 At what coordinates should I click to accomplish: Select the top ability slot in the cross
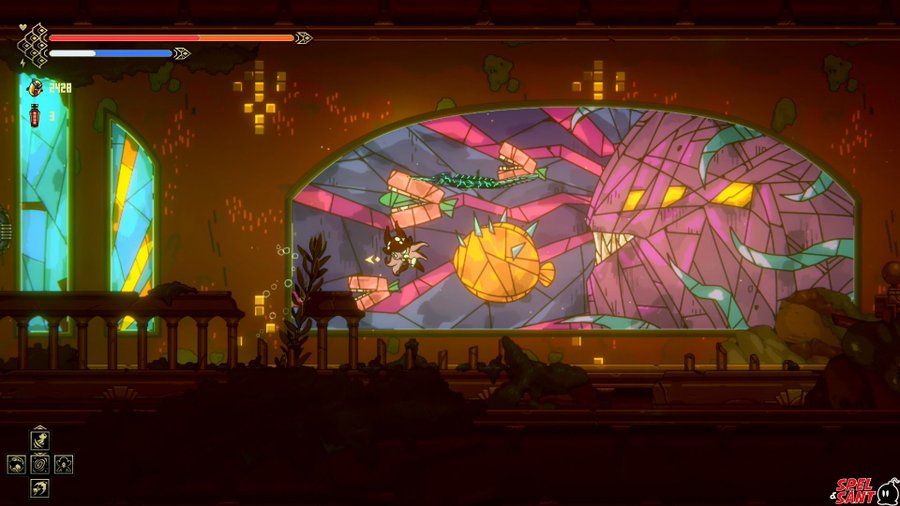[x=40, y=441]
